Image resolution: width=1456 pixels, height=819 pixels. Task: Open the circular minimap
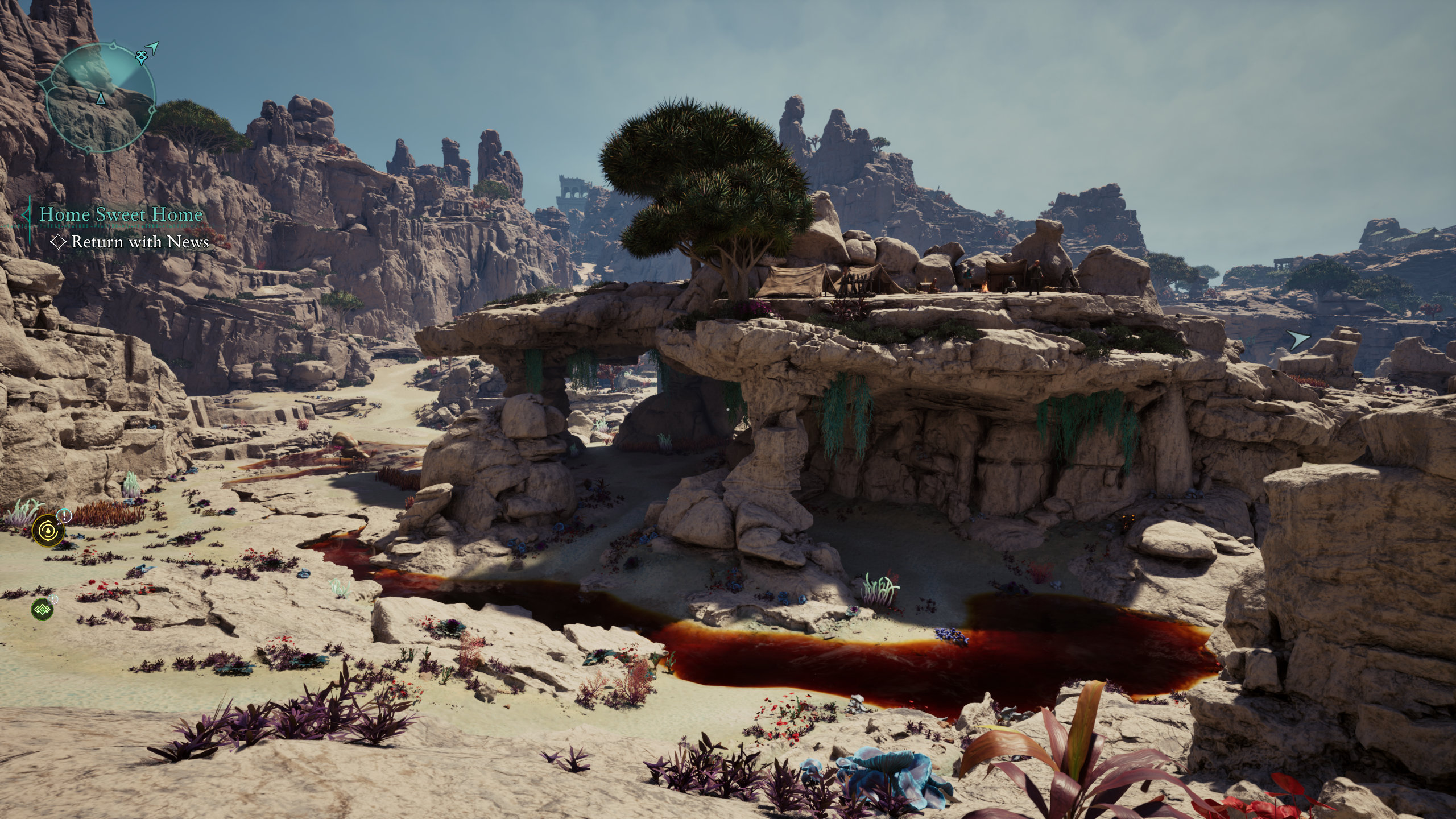tap(100, 97)
